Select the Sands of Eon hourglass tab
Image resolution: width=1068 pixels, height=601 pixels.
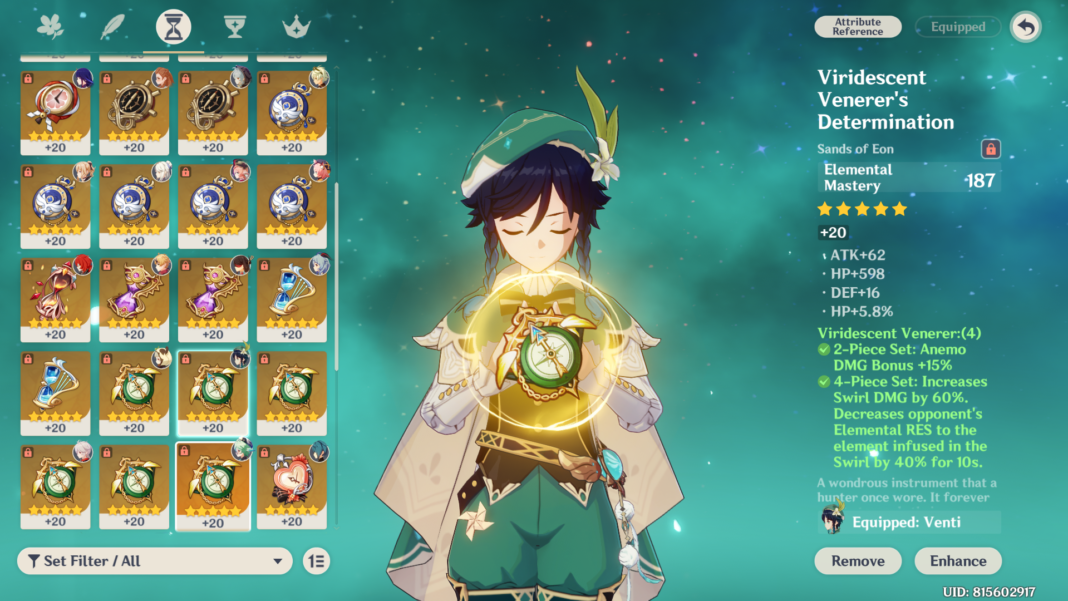tap(174, 27)
